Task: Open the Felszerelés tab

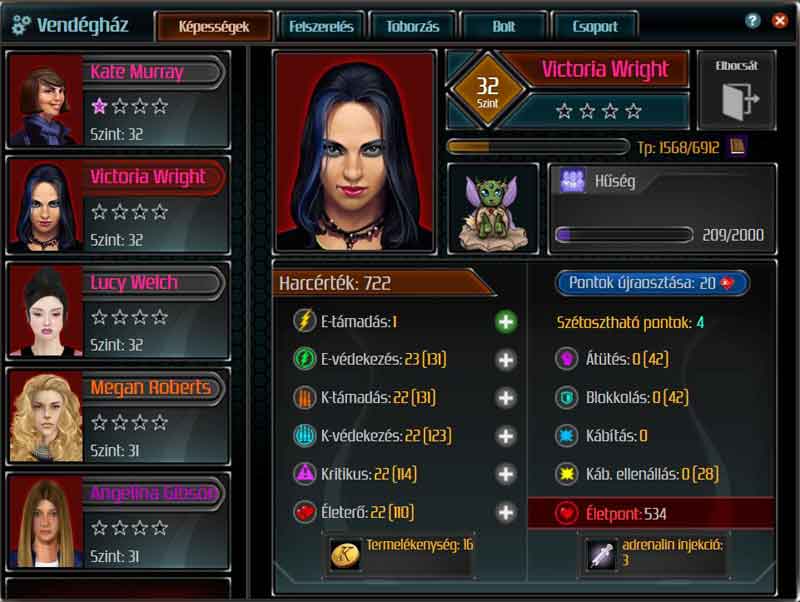Action: pyautogui.click(x=321, y=27)
